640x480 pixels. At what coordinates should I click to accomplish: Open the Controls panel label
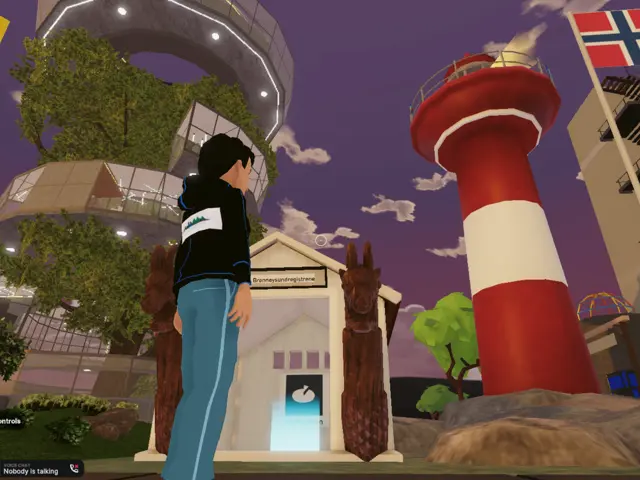[x=10, y=421]
